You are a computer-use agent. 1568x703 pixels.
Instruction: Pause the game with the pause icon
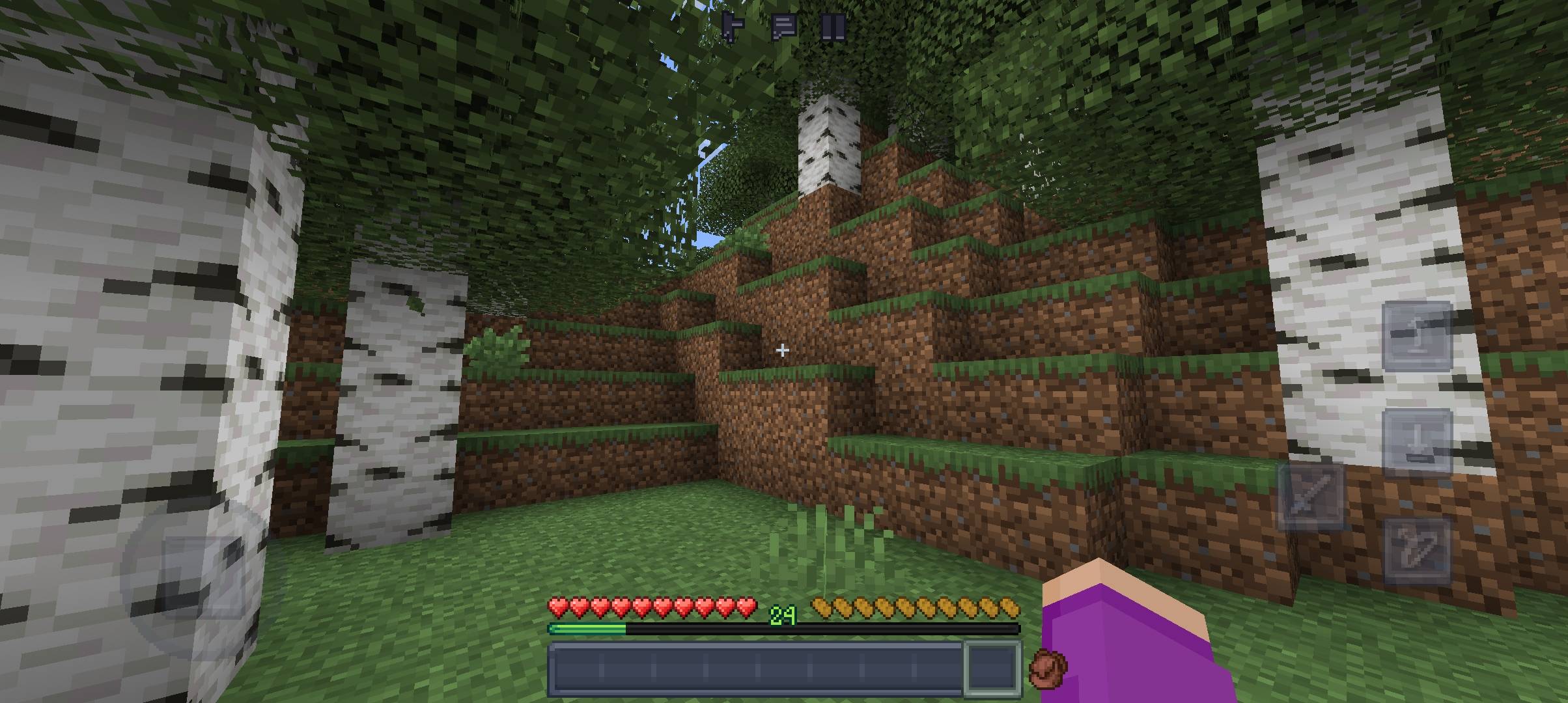(x=834, y=26)
